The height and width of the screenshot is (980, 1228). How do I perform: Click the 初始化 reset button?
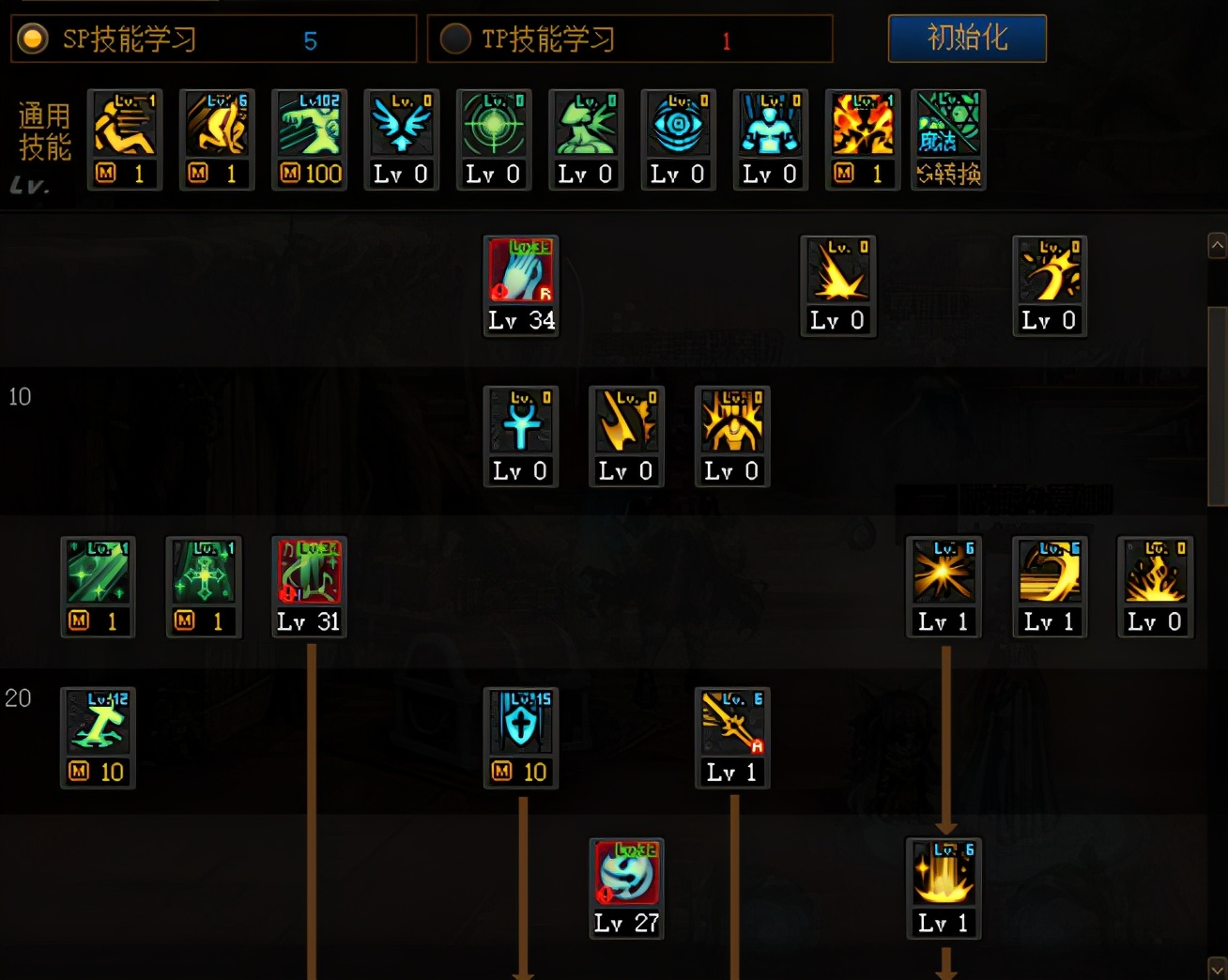click(x=967, y=38)
